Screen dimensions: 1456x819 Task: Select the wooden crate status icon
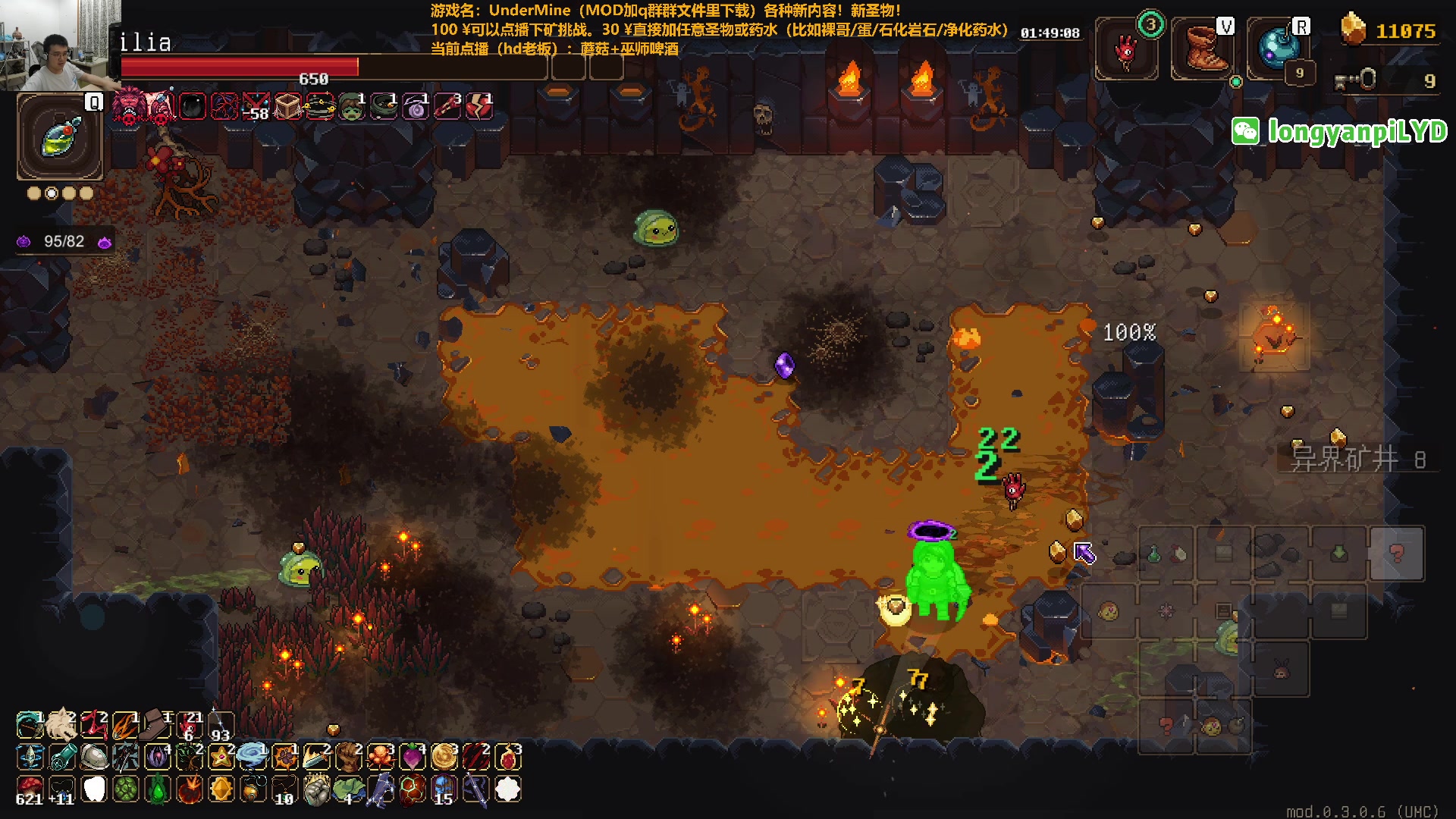click(287, 107)
